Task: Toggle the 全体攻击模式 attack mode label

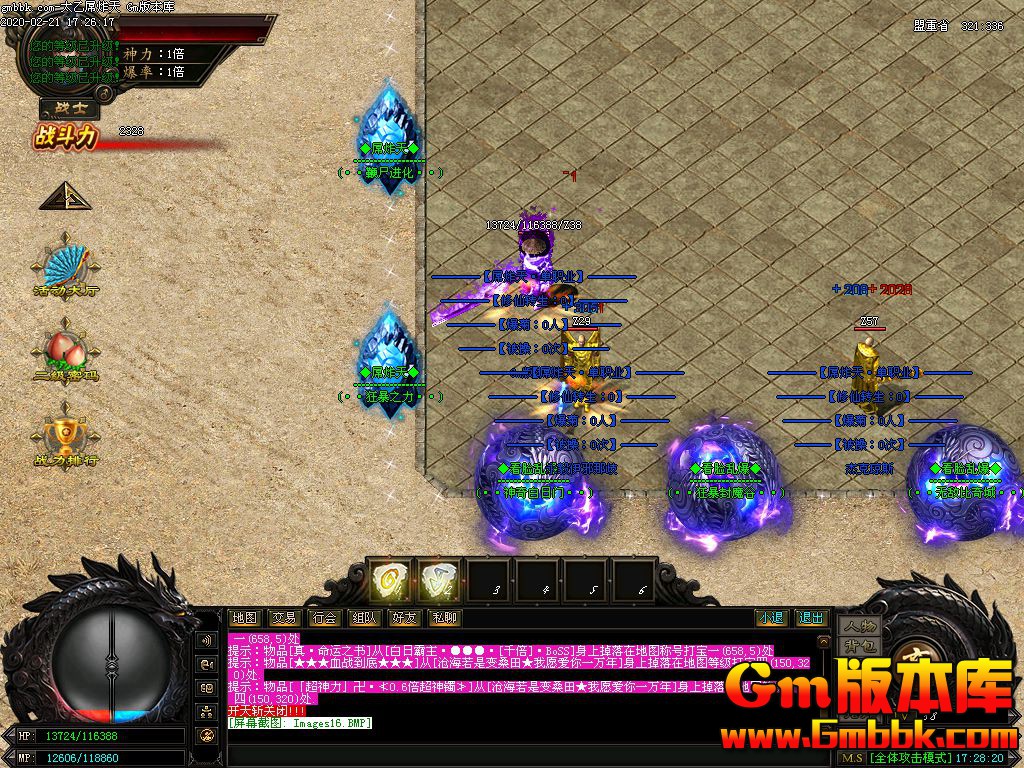Action: (x=912, y=758)
